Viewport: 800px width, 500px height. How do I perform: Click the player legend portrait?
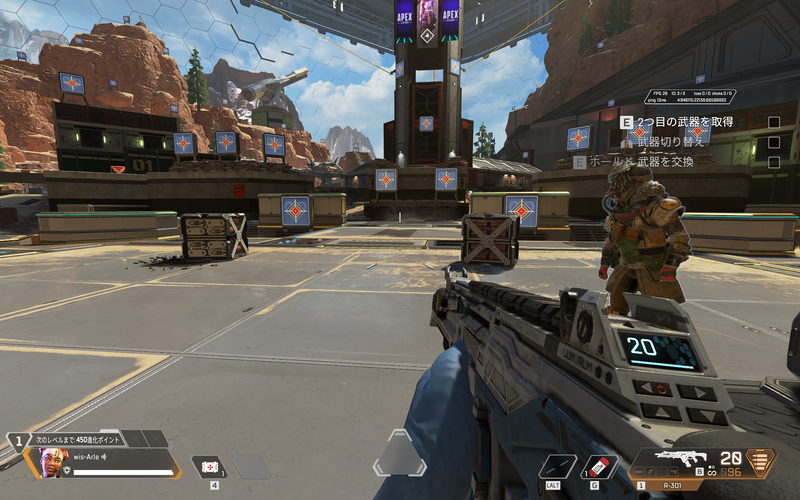pyautogui.click(x=53, y=461)
